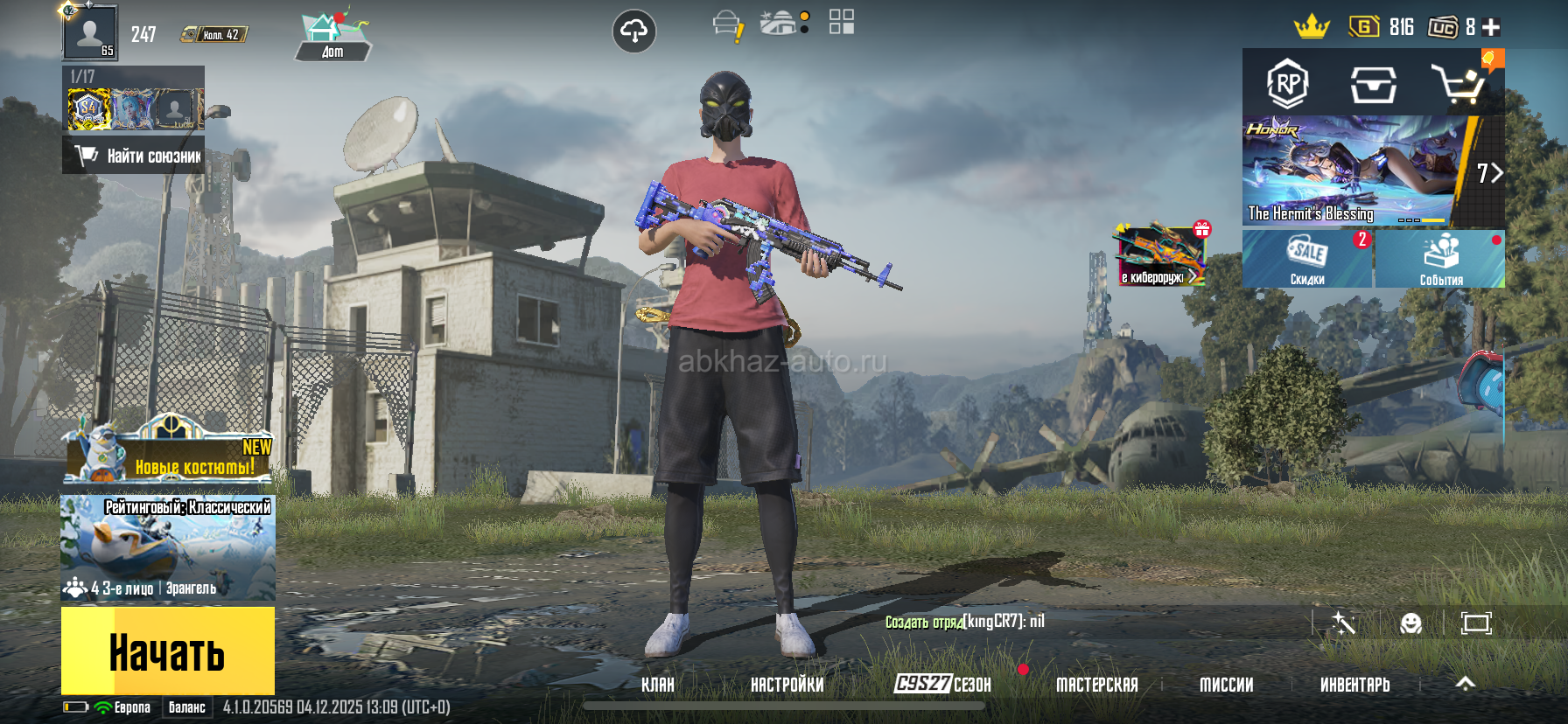Open the C9S27 Сезон page
Viewport: 1568px width, 724px height.
tap(942, 684)
